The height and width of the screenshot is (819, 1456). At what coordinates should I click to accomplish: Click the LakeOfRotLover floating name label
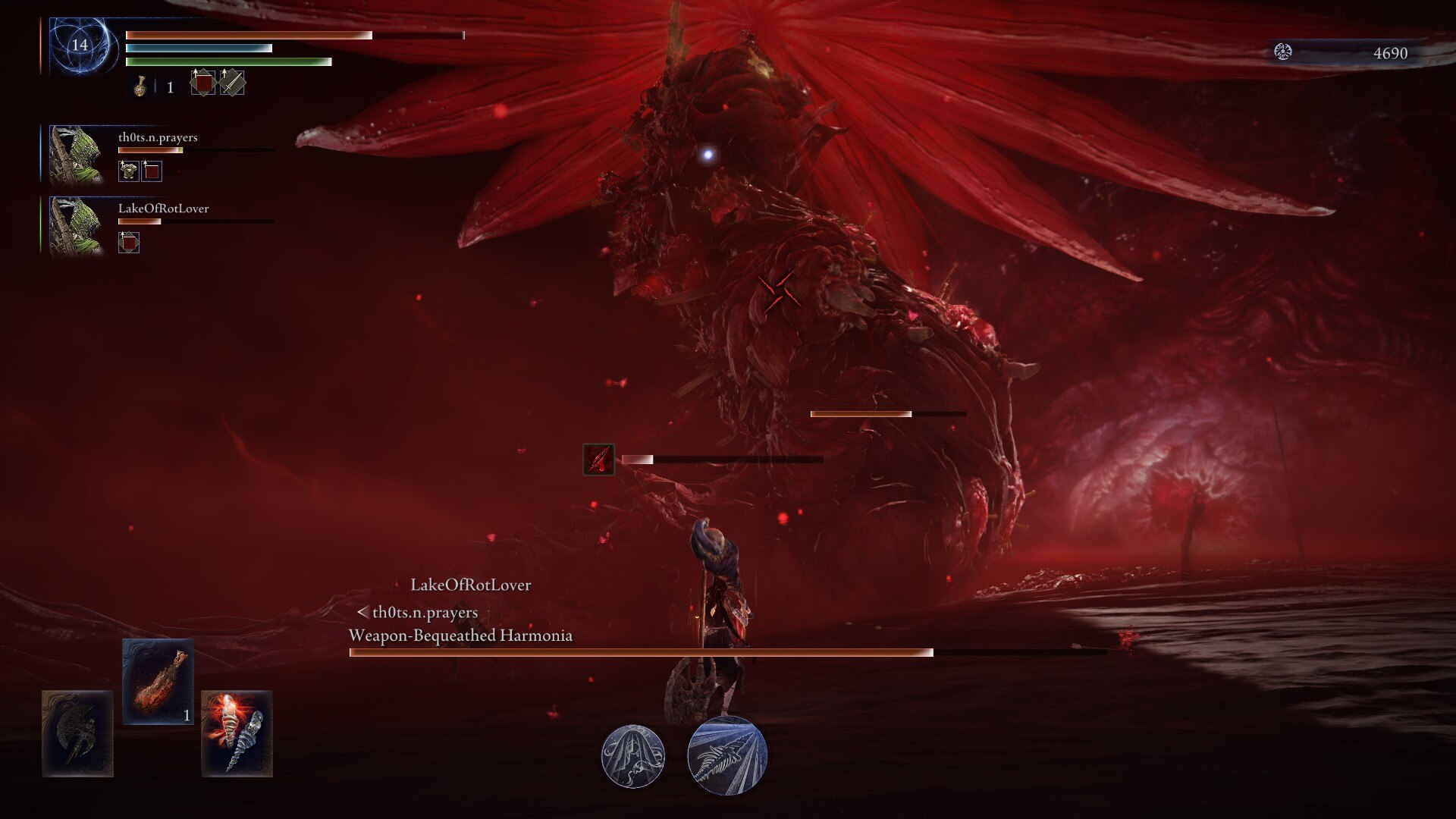coord(471,585)
